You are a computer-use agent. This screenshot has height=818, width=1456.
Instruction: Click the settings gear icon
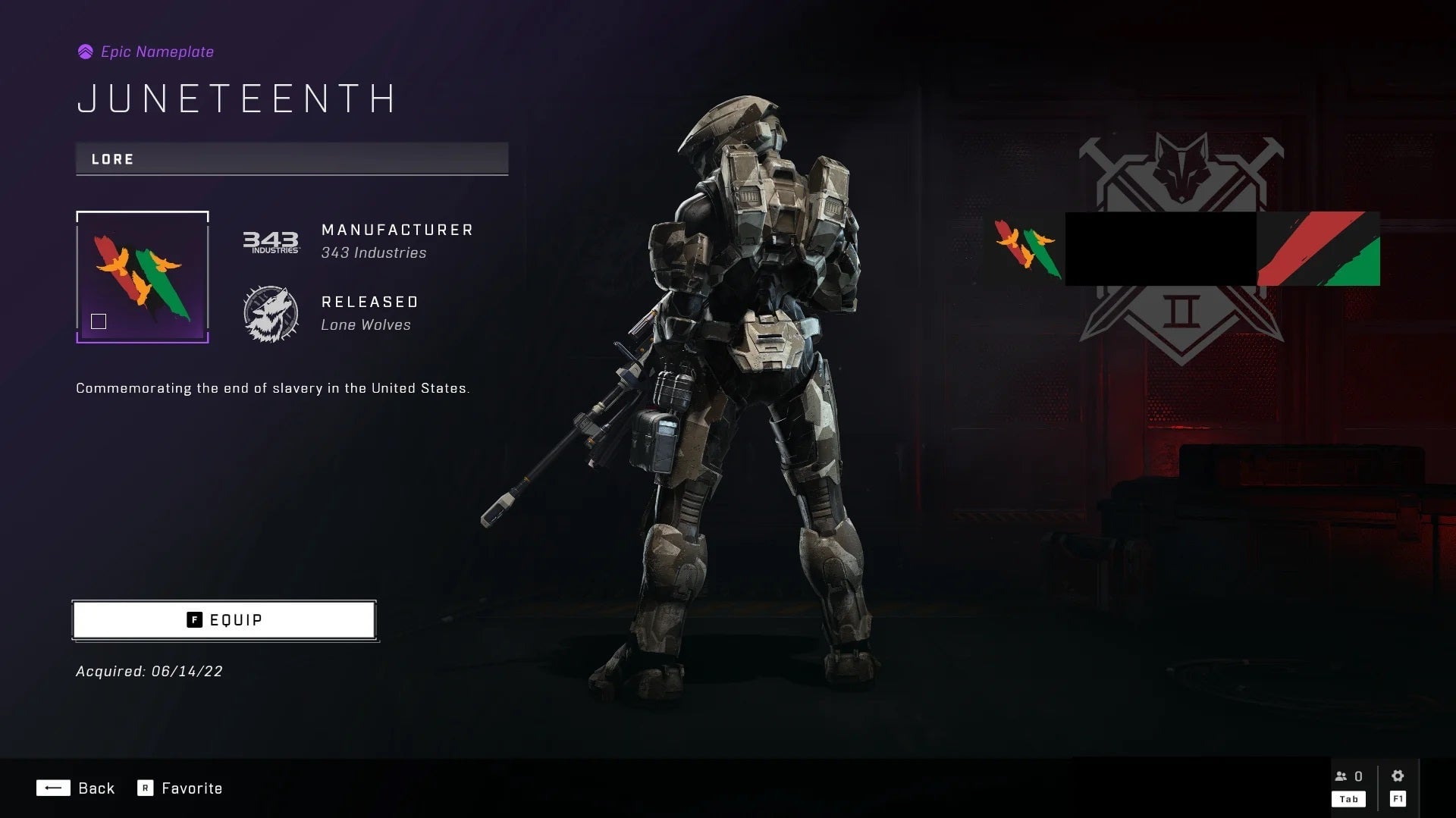pyautogui.click(x=1398, y=776)
